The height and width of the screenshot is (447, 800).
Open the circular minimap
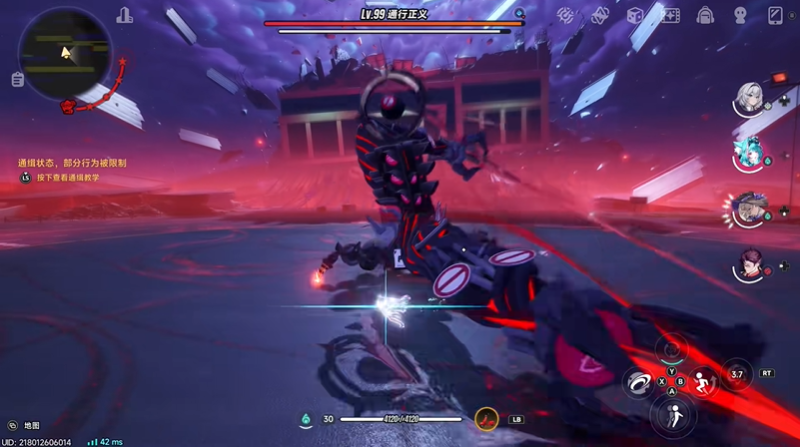65,50
